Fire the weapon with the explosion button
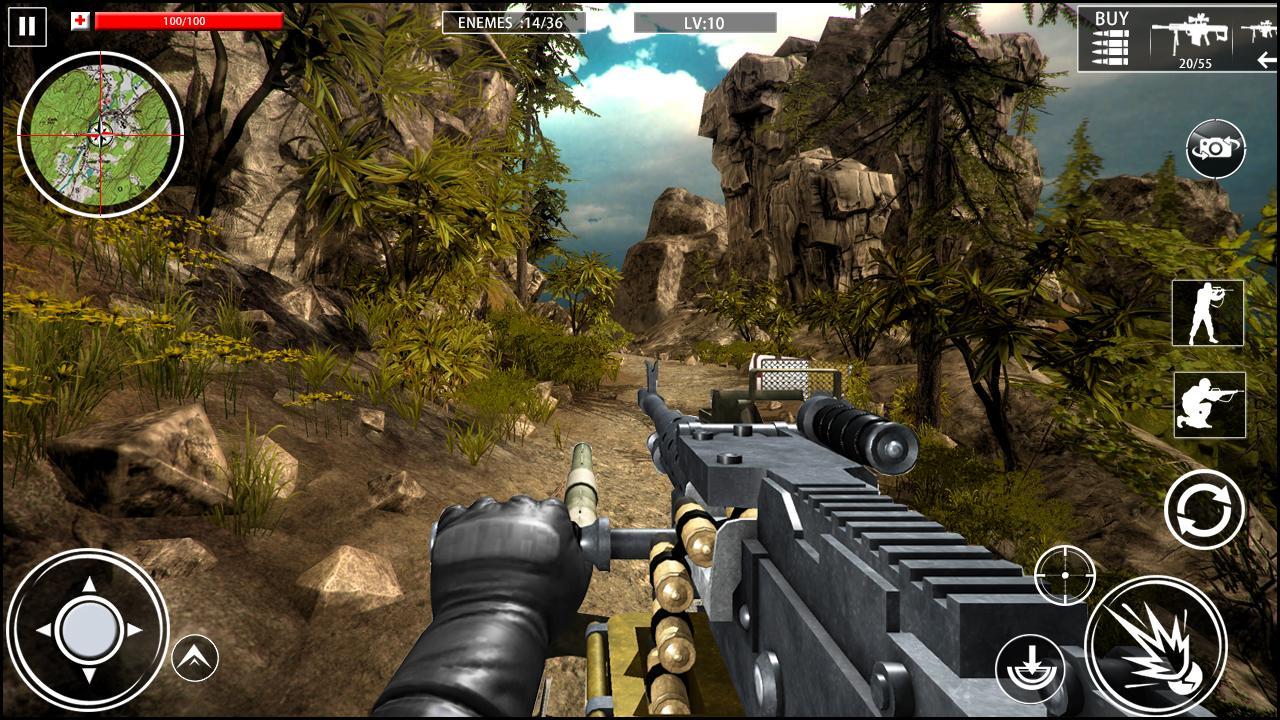The width and height of the screenshot is (1280, 720). pyautogui.click(x=1155, y=645)
